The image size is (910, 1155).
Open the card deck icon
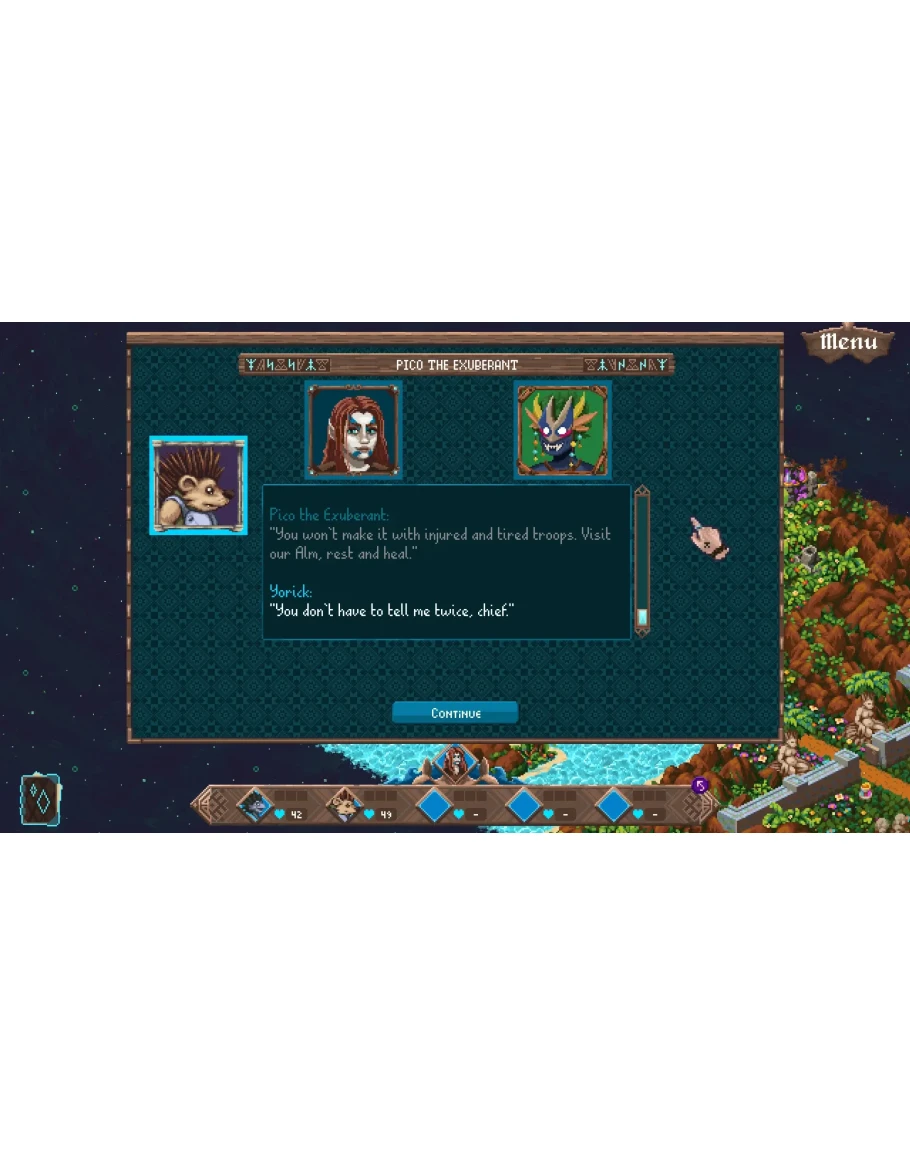pos(40,800)
